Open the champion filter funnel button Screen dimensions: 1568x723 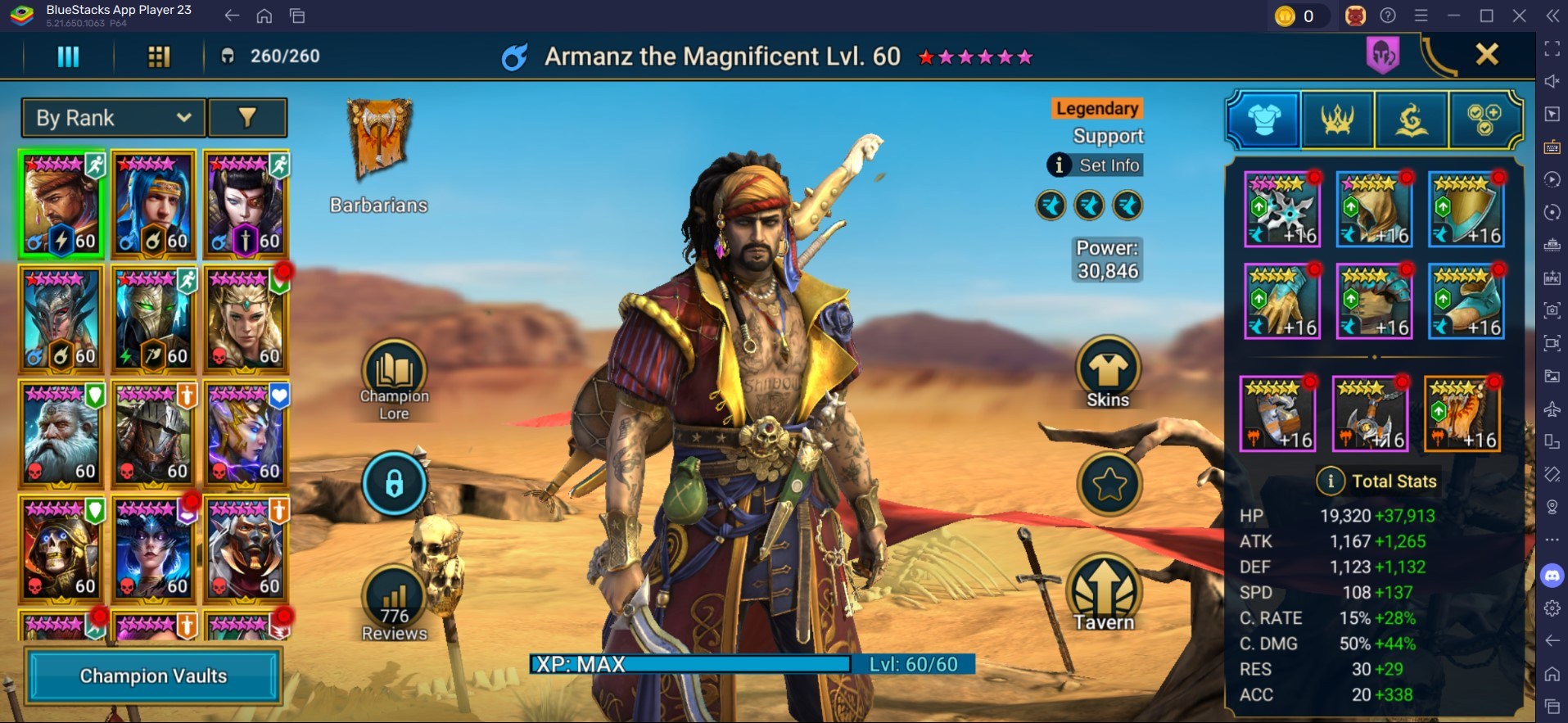pyautogui.click(x=247, y=118)
